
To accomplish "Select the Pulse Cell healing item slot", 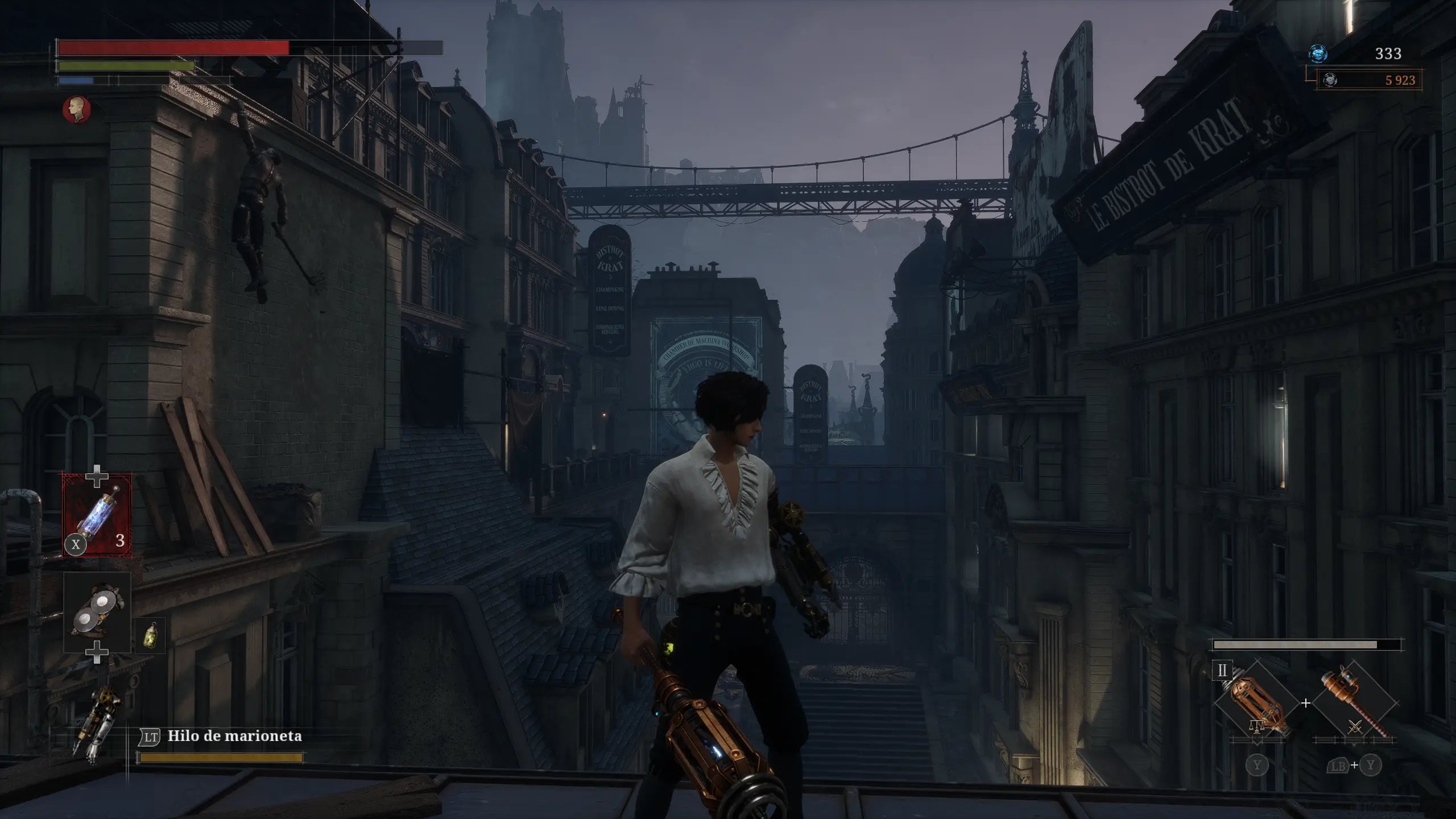I will pyautogui.click(x=97, y=515).
